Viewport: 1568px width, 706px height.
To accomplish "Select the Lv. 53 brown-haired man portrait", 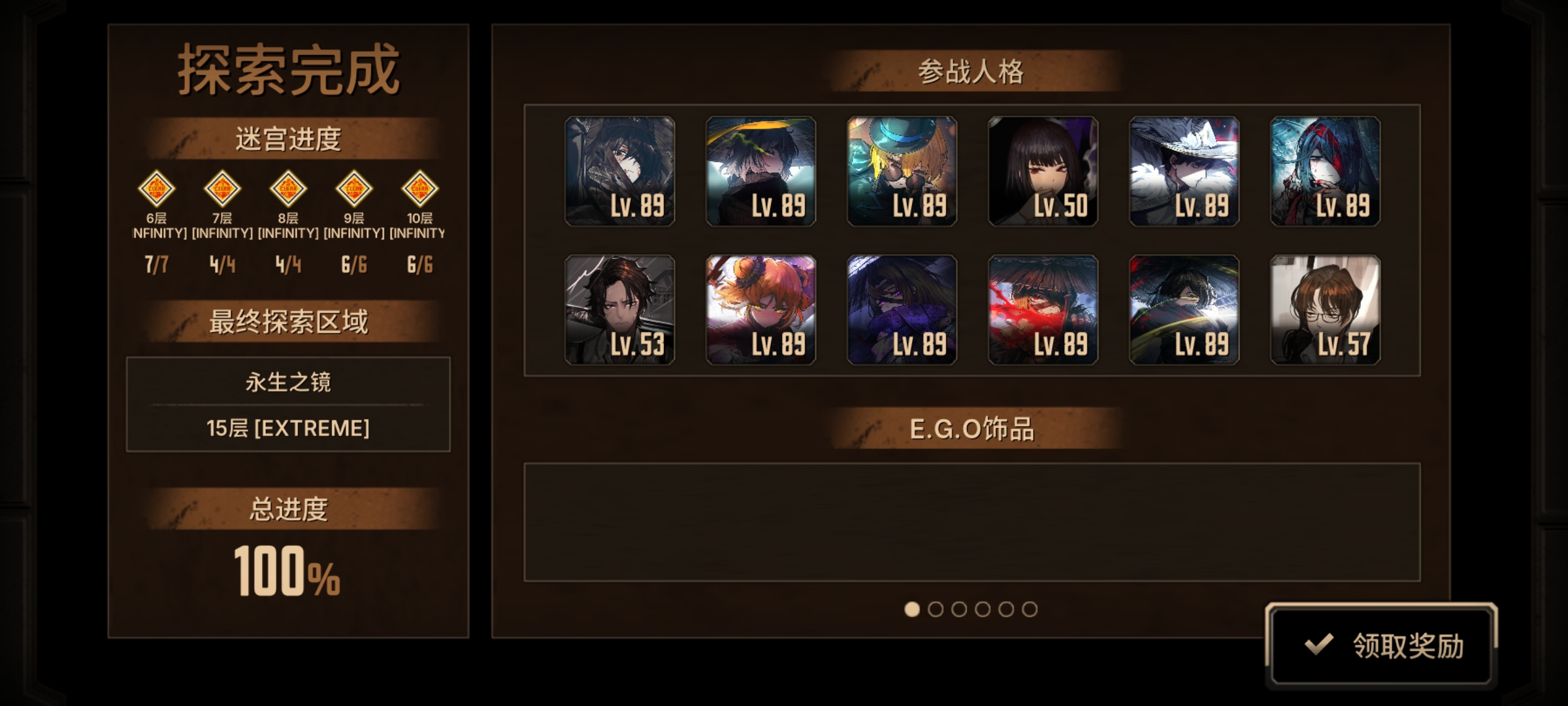I will pyautogui.click(x=619, y=310).
